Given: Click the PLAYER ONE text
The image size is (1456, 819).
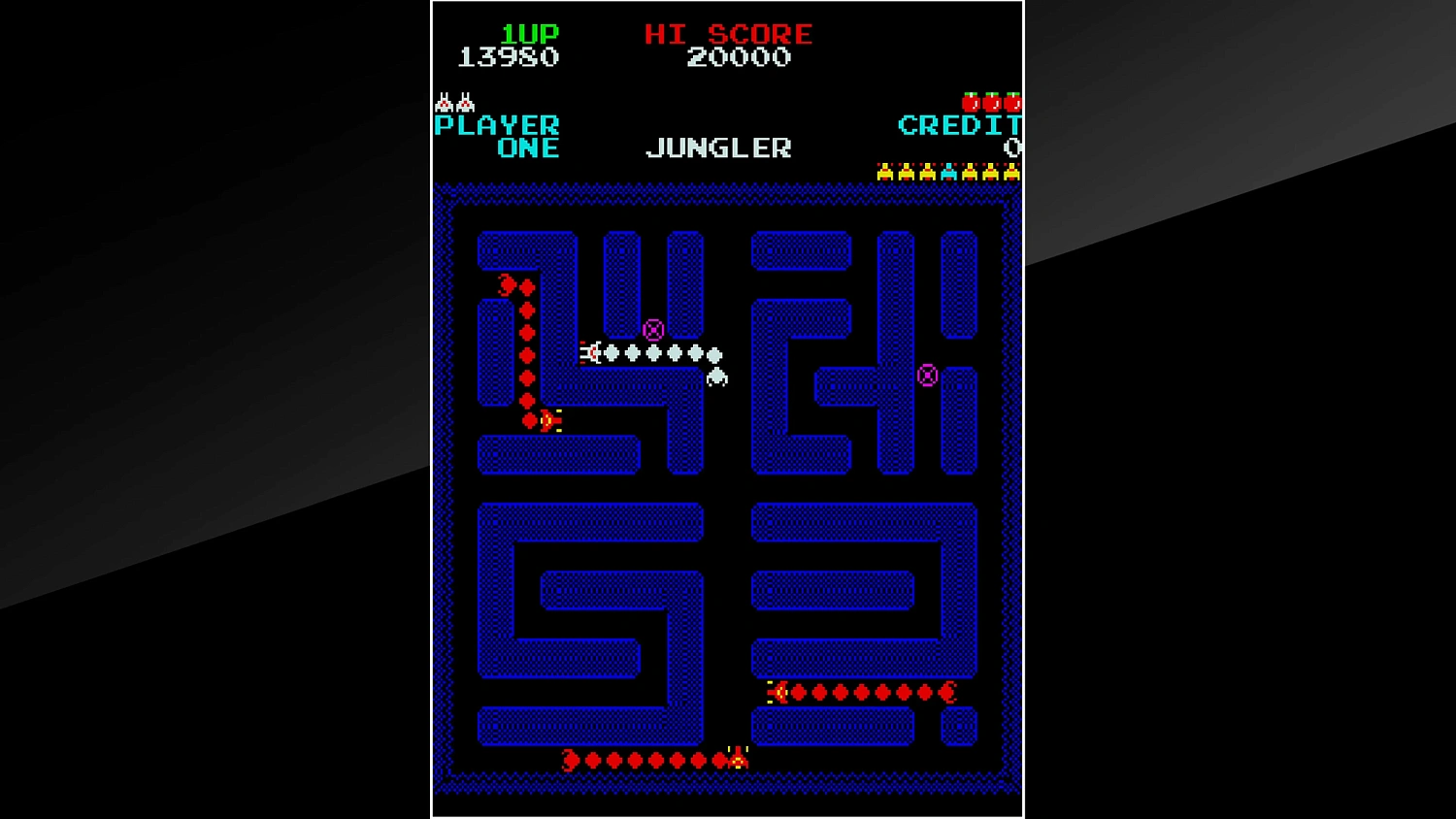Looking at the screenshot, I should coord(498,135).
